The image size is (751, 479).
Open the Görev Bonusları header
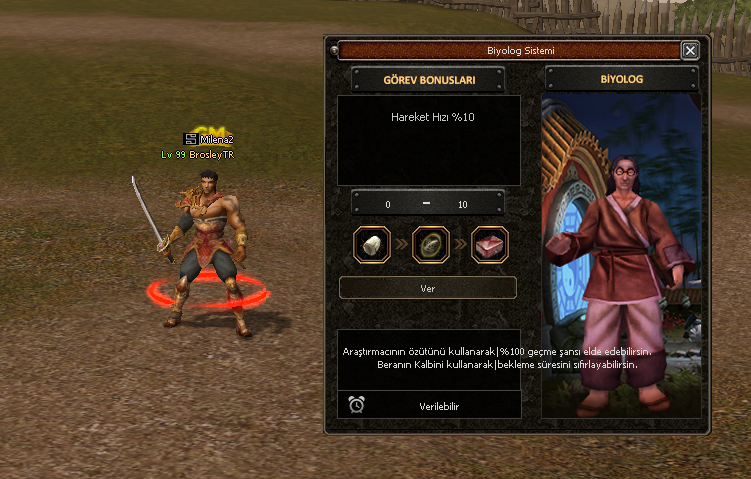428,79
